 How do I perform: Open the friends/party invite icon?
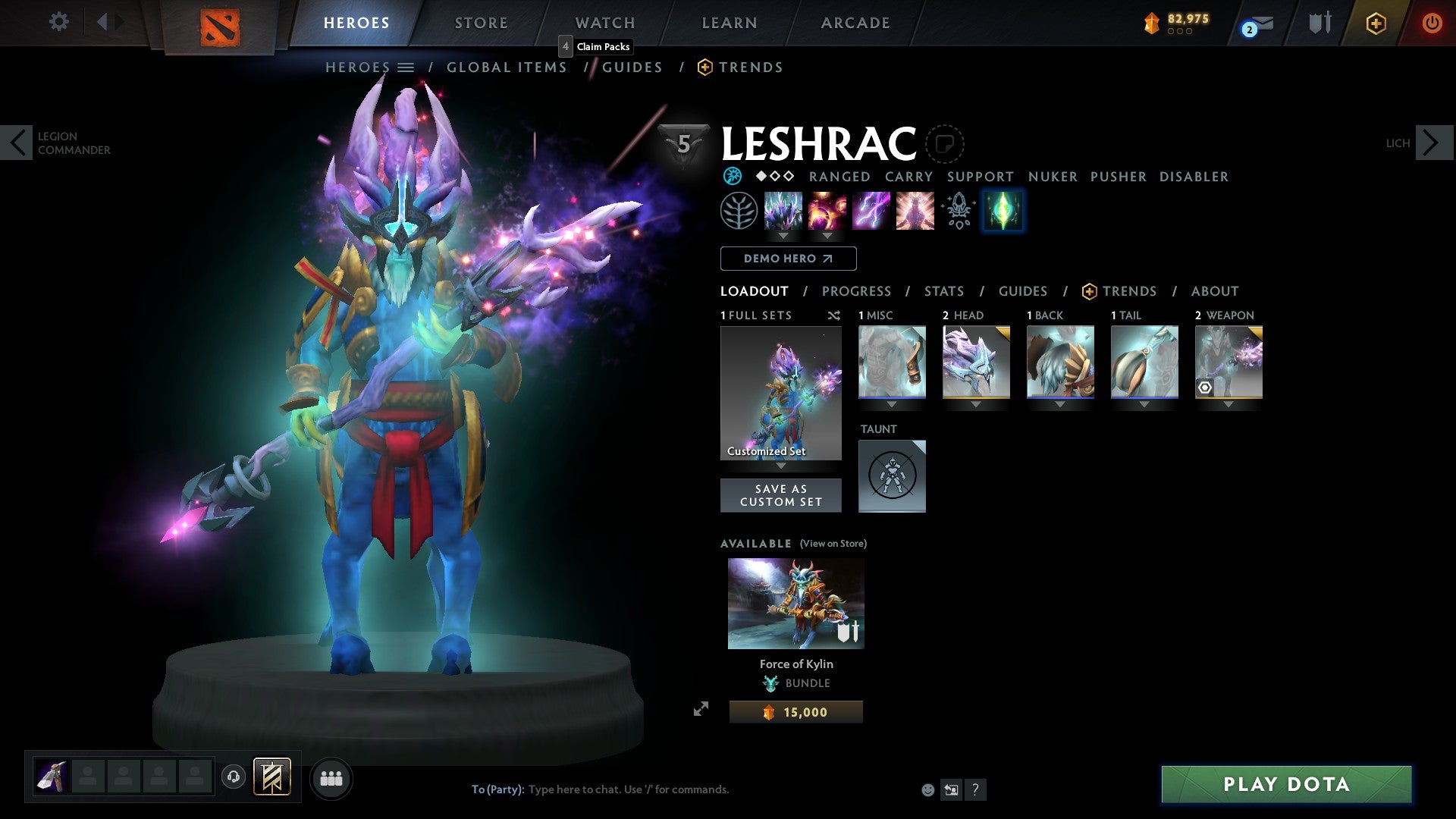[x=331, y=777]
